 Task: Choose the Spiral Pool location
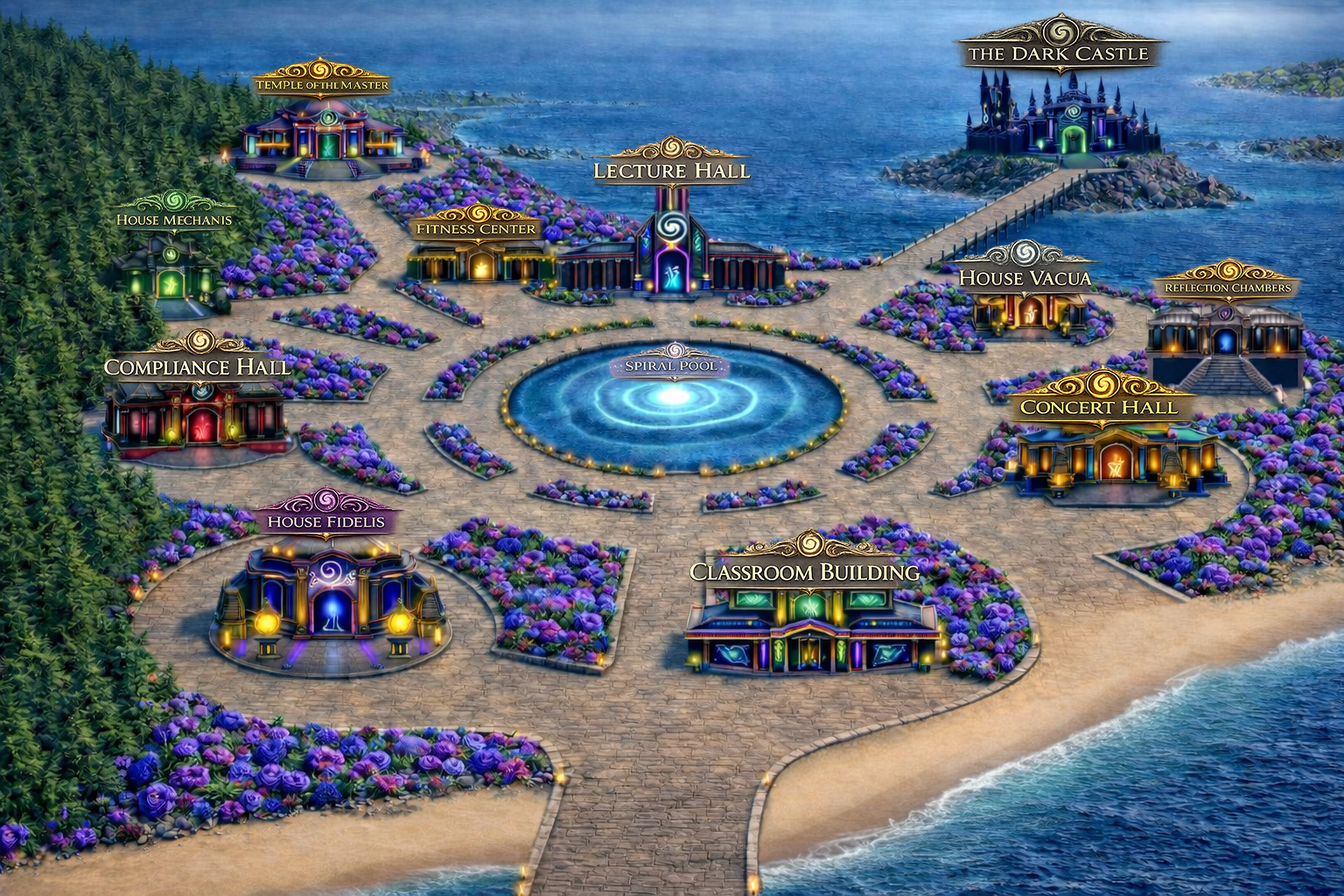[671, 367]
